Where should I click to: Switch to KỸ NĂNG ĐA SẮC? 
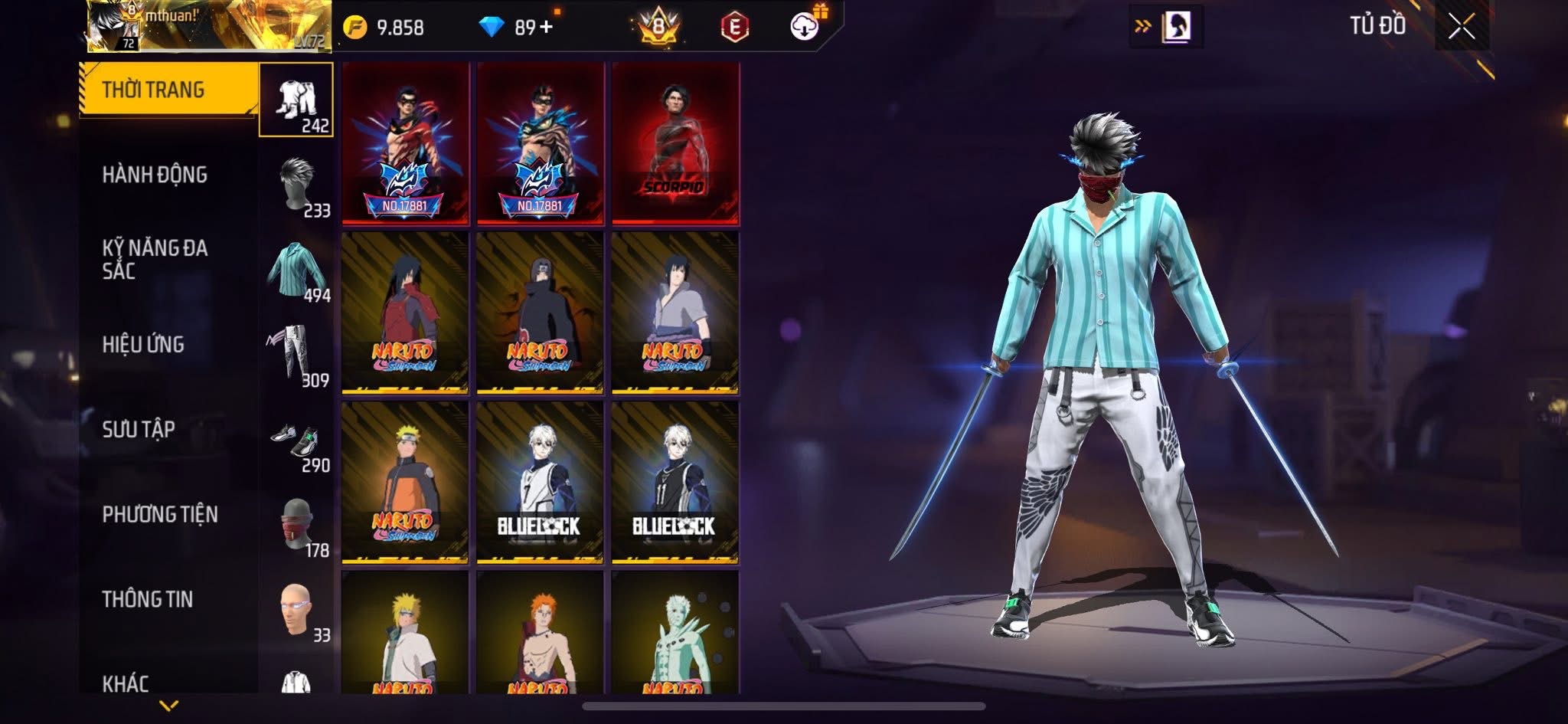[x=155, y=259]
